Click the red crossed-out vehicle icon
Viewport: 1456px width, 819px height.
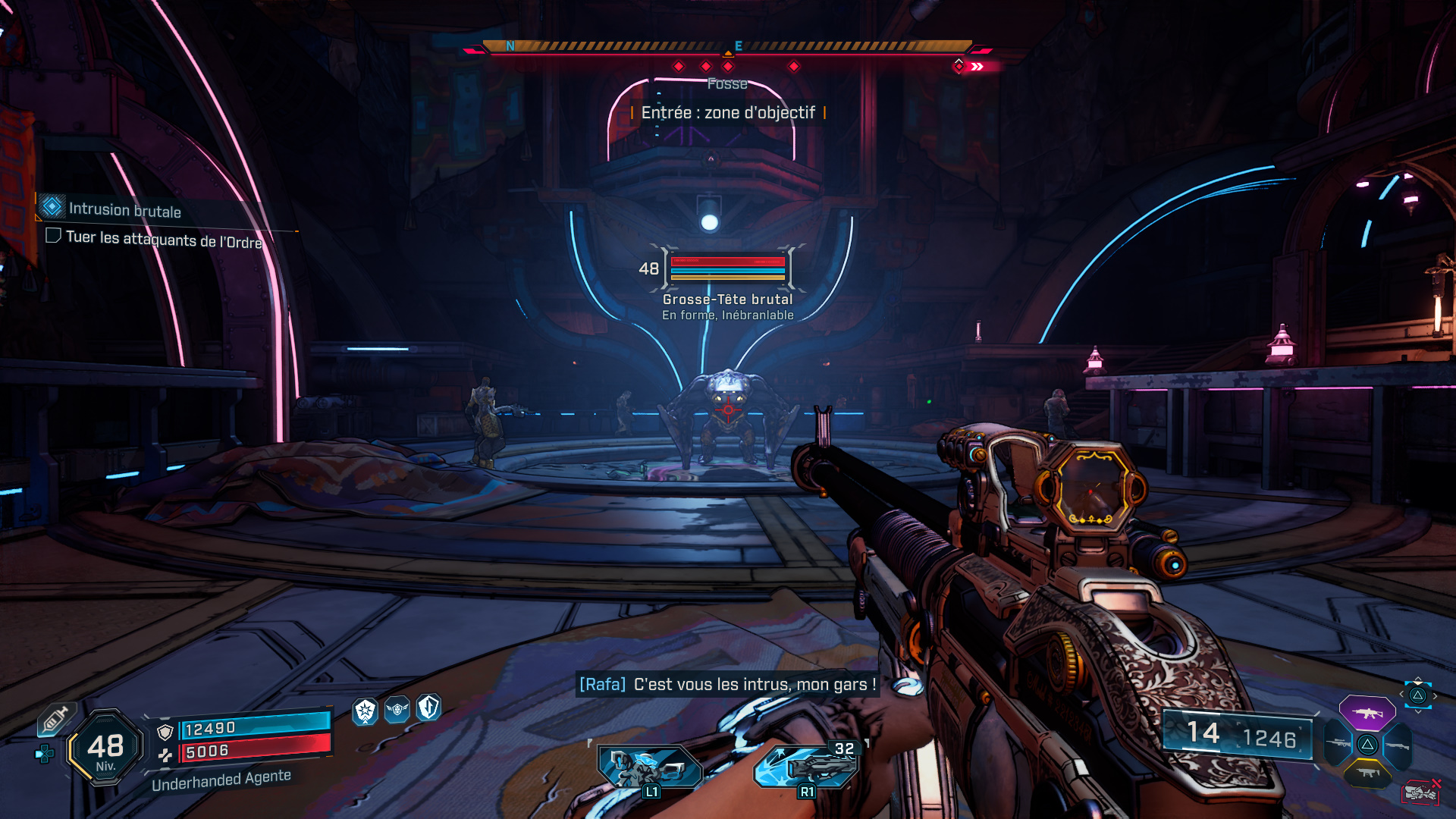point(1420,792)
